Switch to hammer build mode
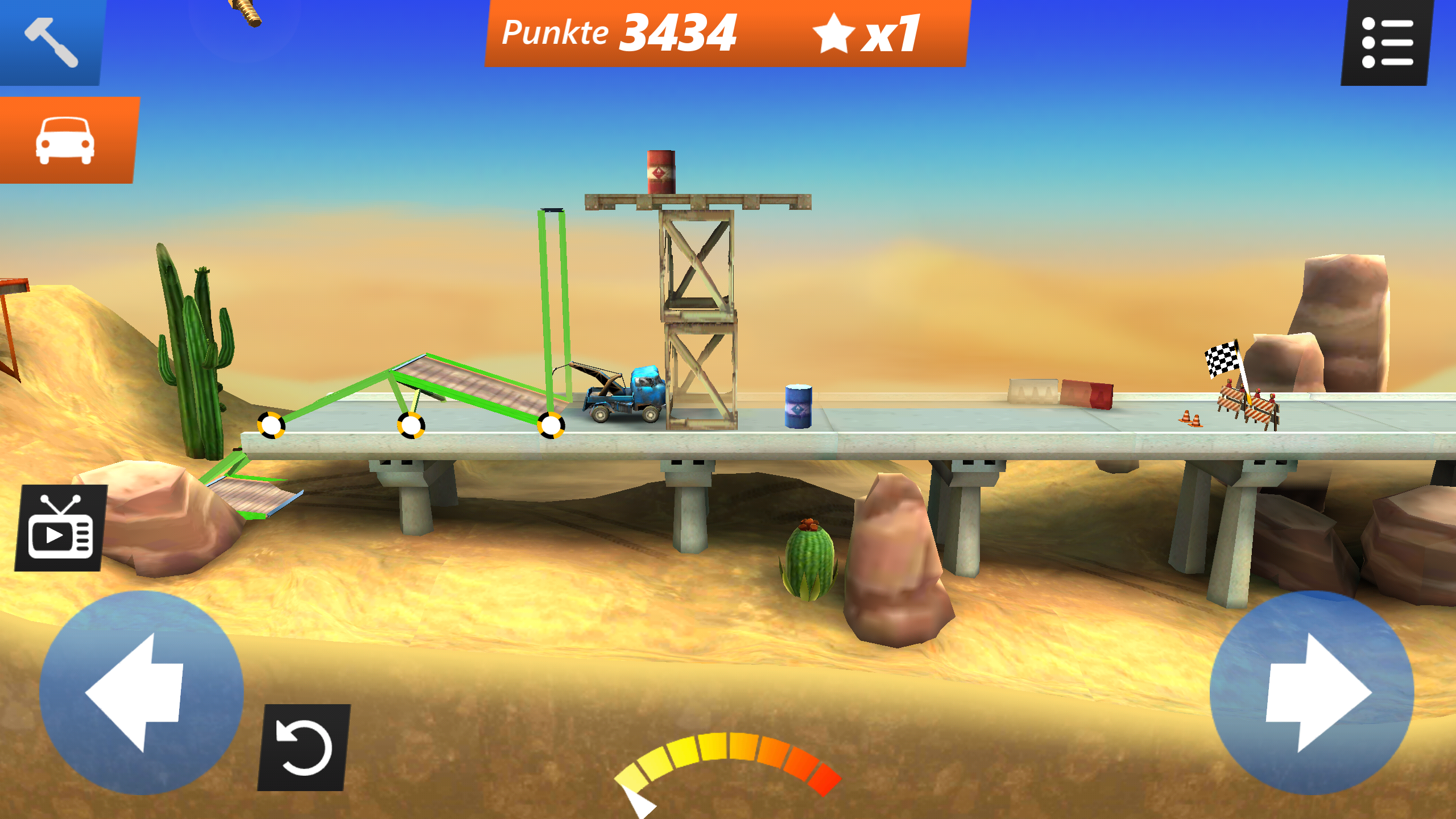This screenshot has width=1456, height=819. click(51, 42)
